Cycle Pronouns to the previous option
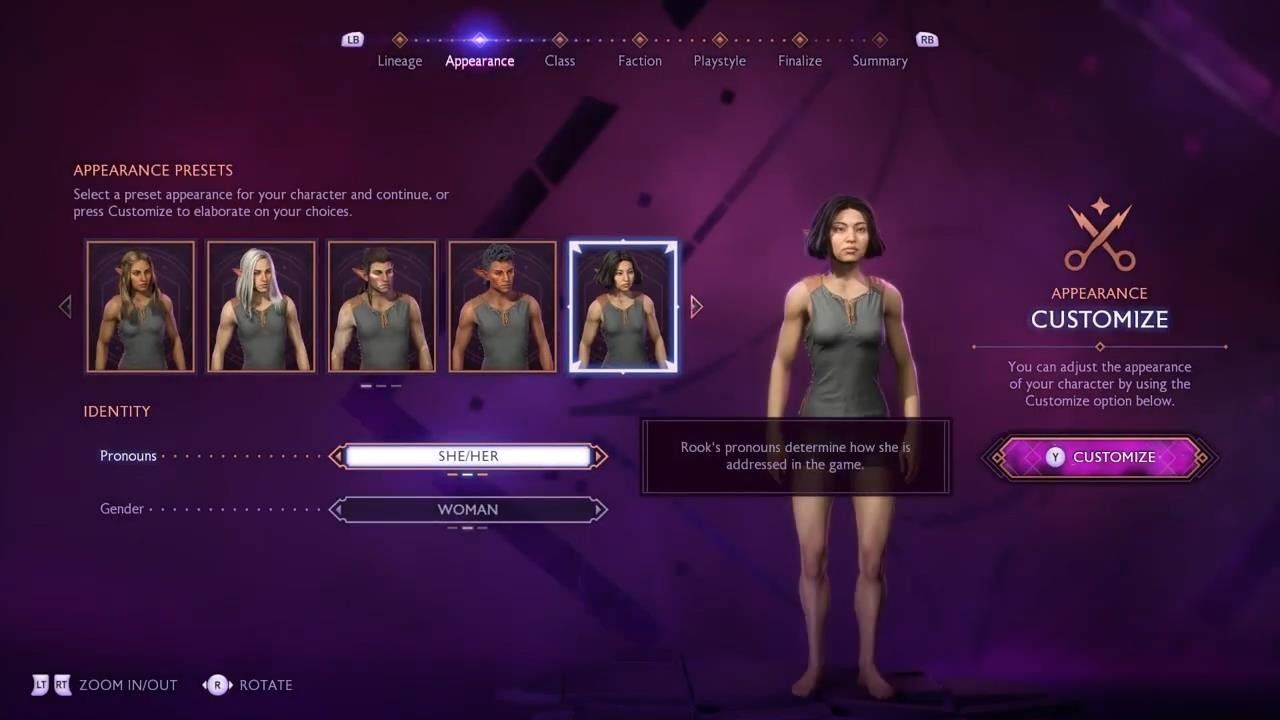Image resolution: width=1280 pixels, height=720 pixels. click(337, 456)
